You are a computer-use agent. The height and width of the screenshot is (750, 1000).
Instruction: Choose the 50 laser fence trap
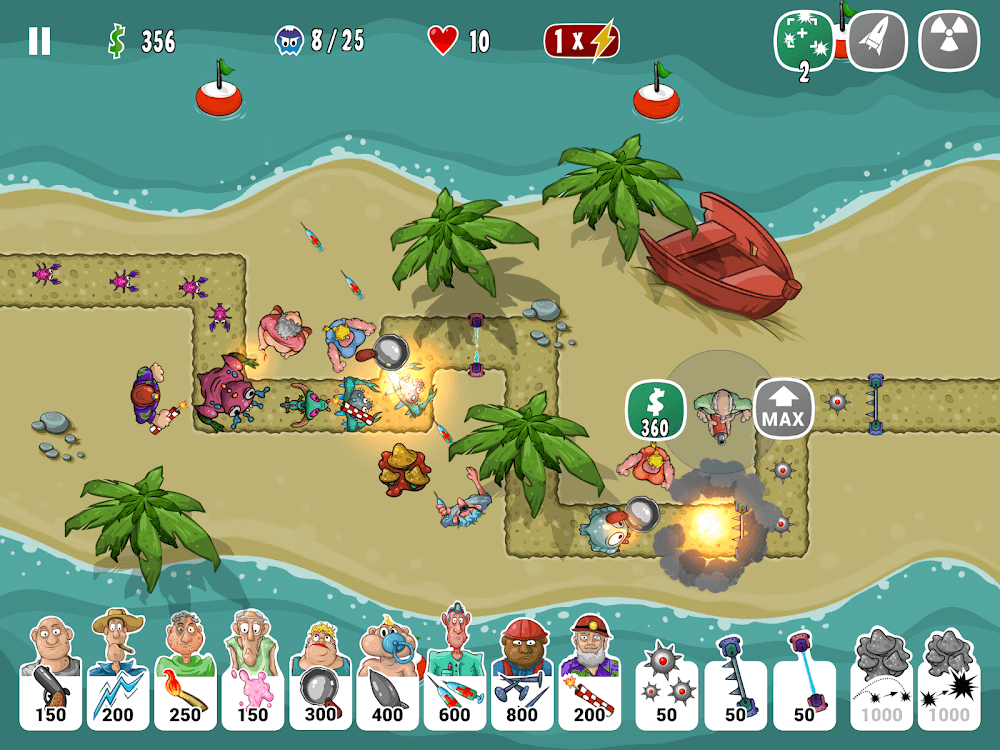(804, 680)
